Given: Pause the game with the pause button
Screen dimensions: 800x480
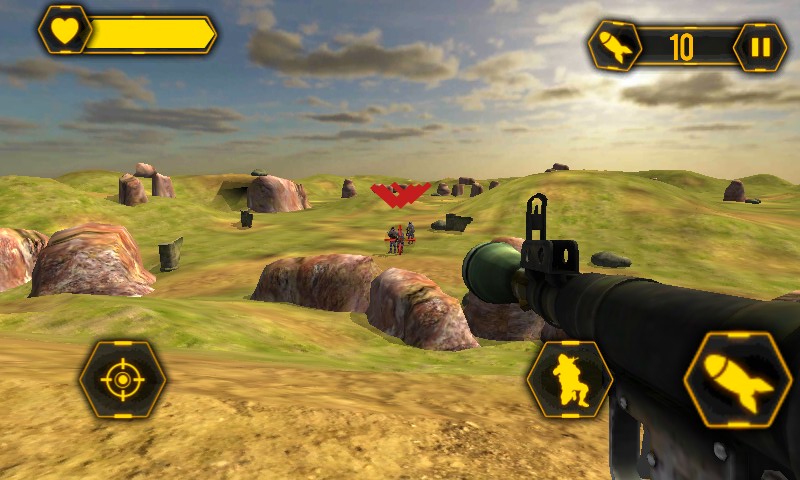Looking at the screenshot, I should click(760, 47).
